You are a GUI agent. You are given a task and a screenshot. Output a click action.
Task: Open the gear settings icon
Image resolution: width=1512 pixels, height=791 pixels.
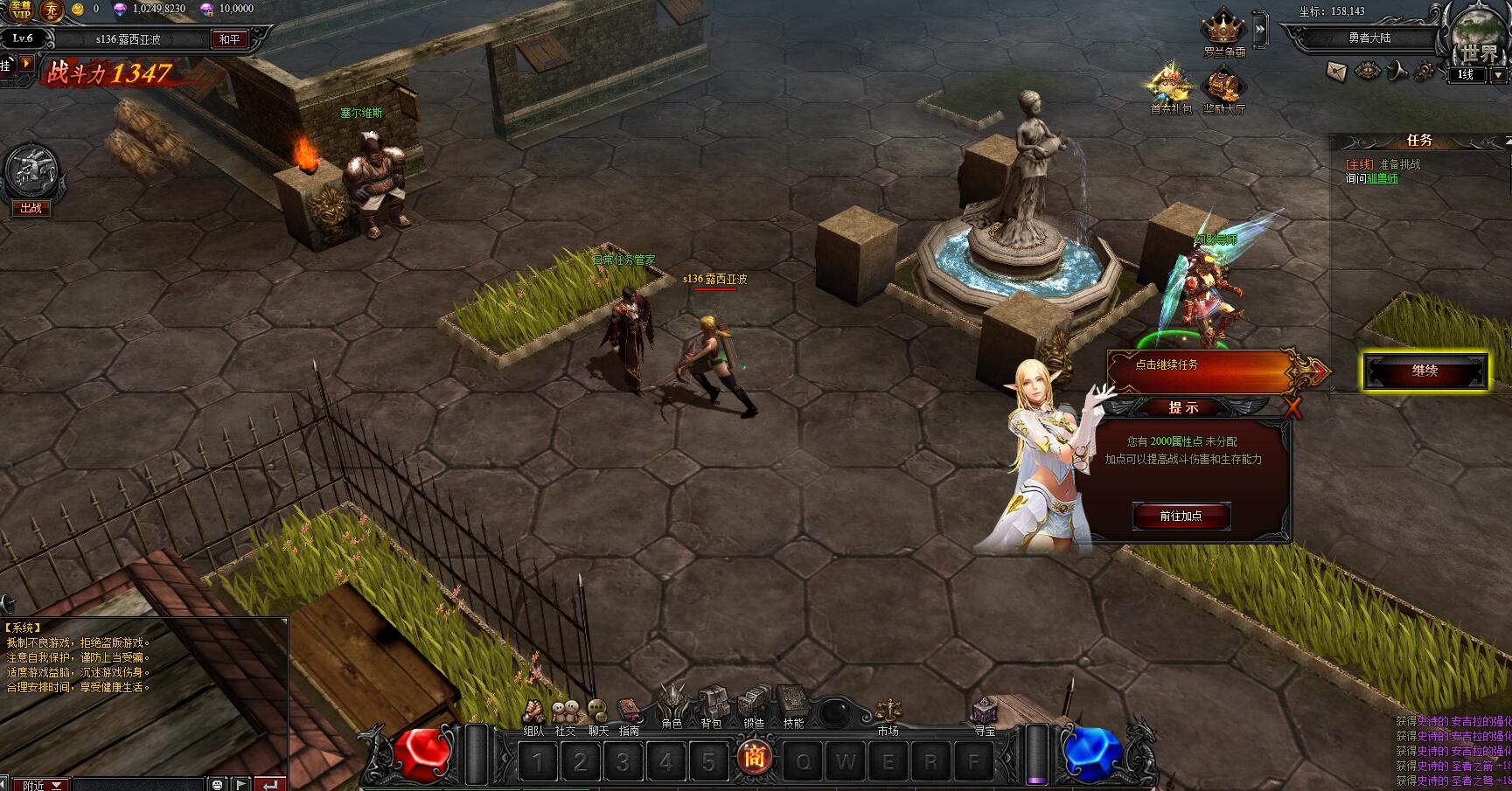1425,70
